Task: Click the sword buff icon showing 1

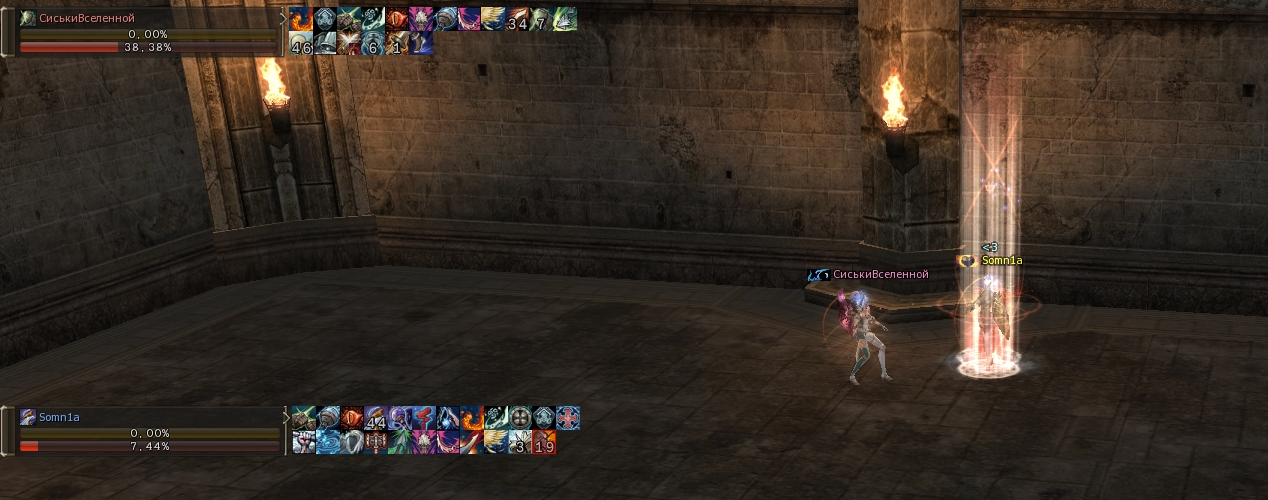Action: pyautogui.click(x=397, y=43)
